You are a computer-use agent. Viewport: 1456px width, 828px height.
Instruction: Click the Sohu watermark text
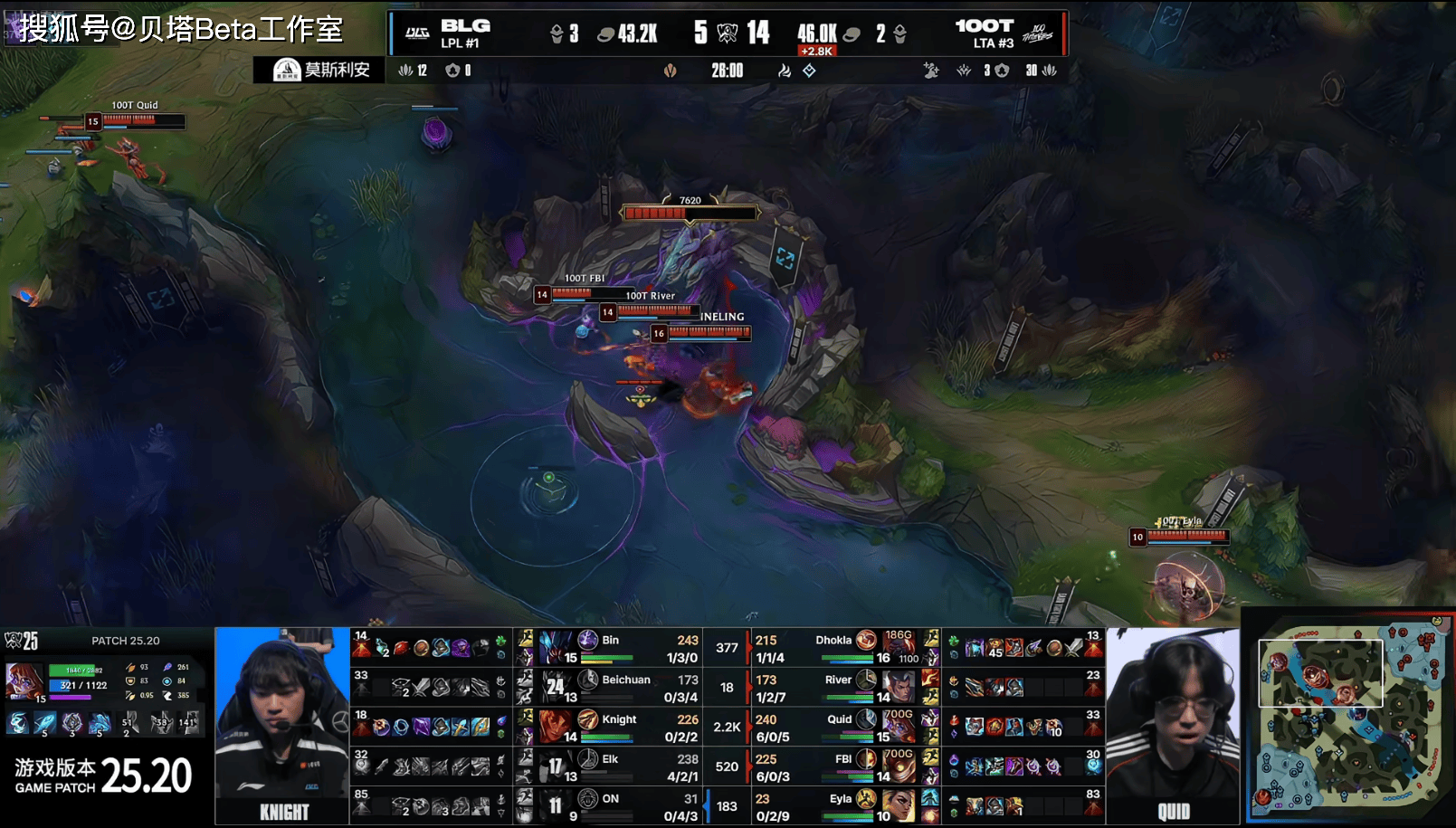point(181,29)
